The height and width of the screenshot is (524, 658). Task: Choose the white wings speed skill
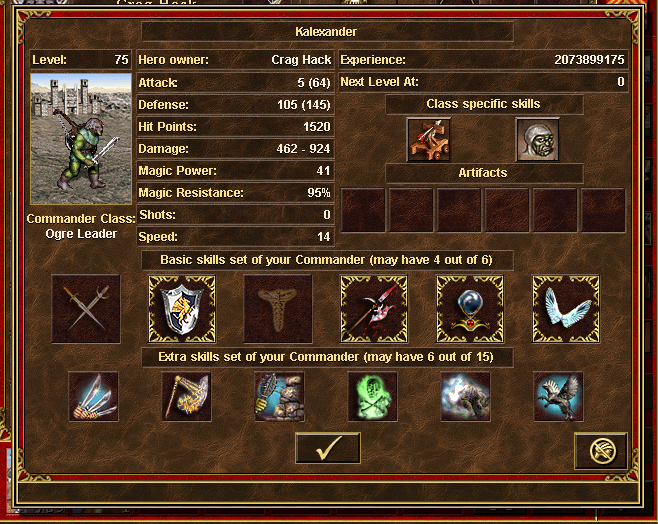pyautogui.click(x=566, y=309)
